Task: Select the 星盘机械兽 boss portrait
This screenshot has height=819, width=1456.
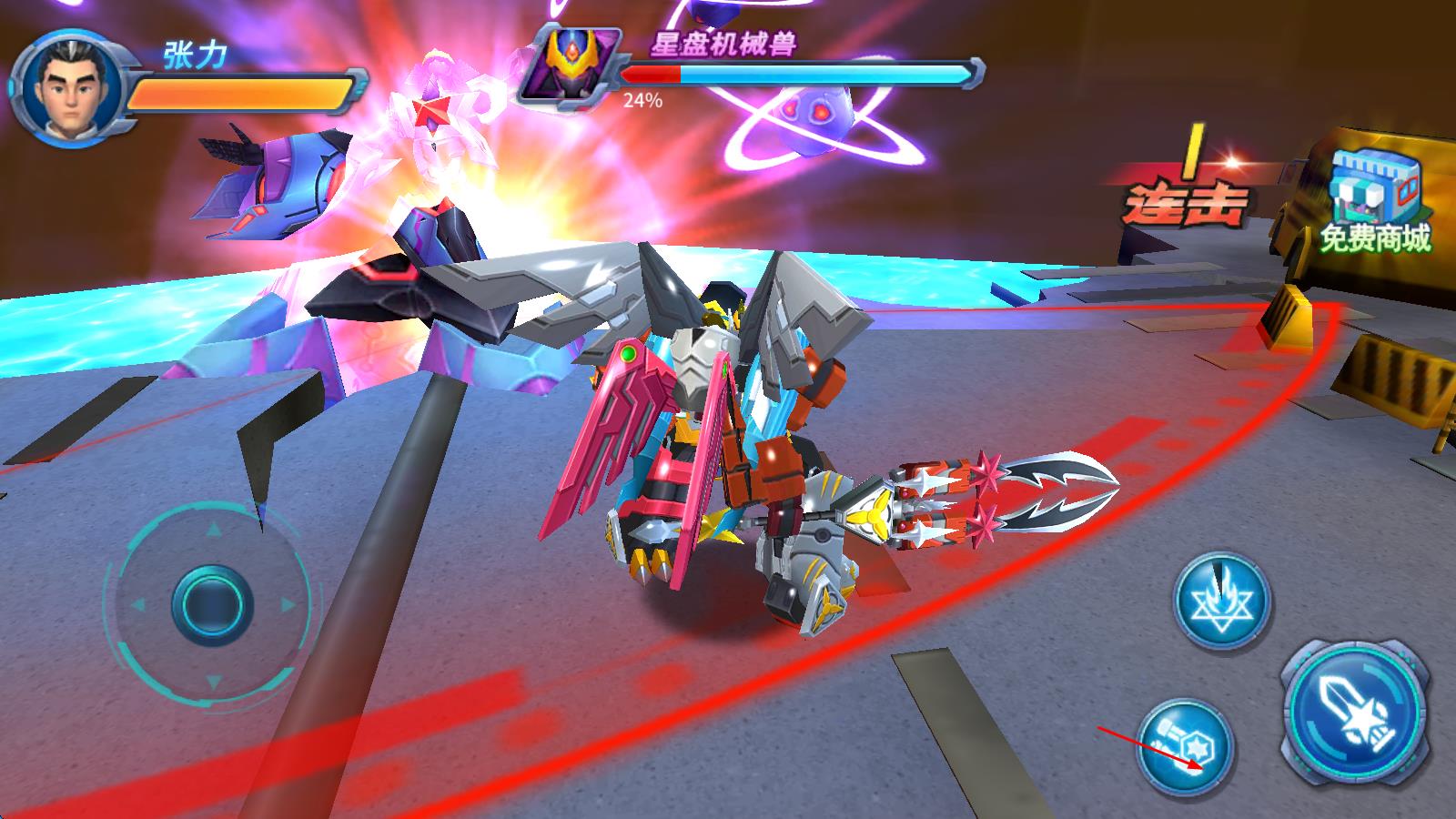Action: pyautogui.click(x=568, y=64)
